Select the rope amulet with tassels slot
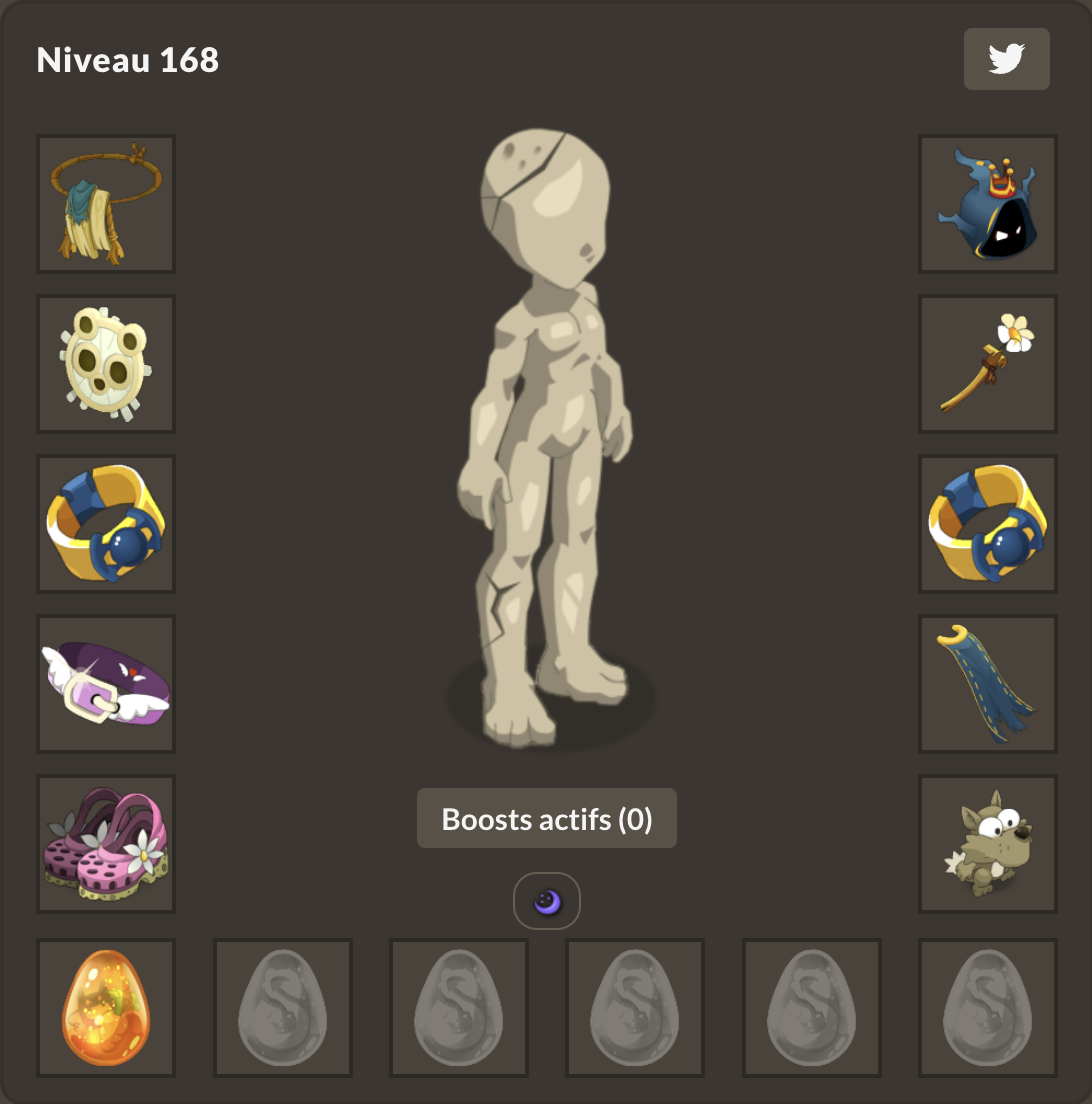This screenshot has height=1104, width=1092. (106, 204)
